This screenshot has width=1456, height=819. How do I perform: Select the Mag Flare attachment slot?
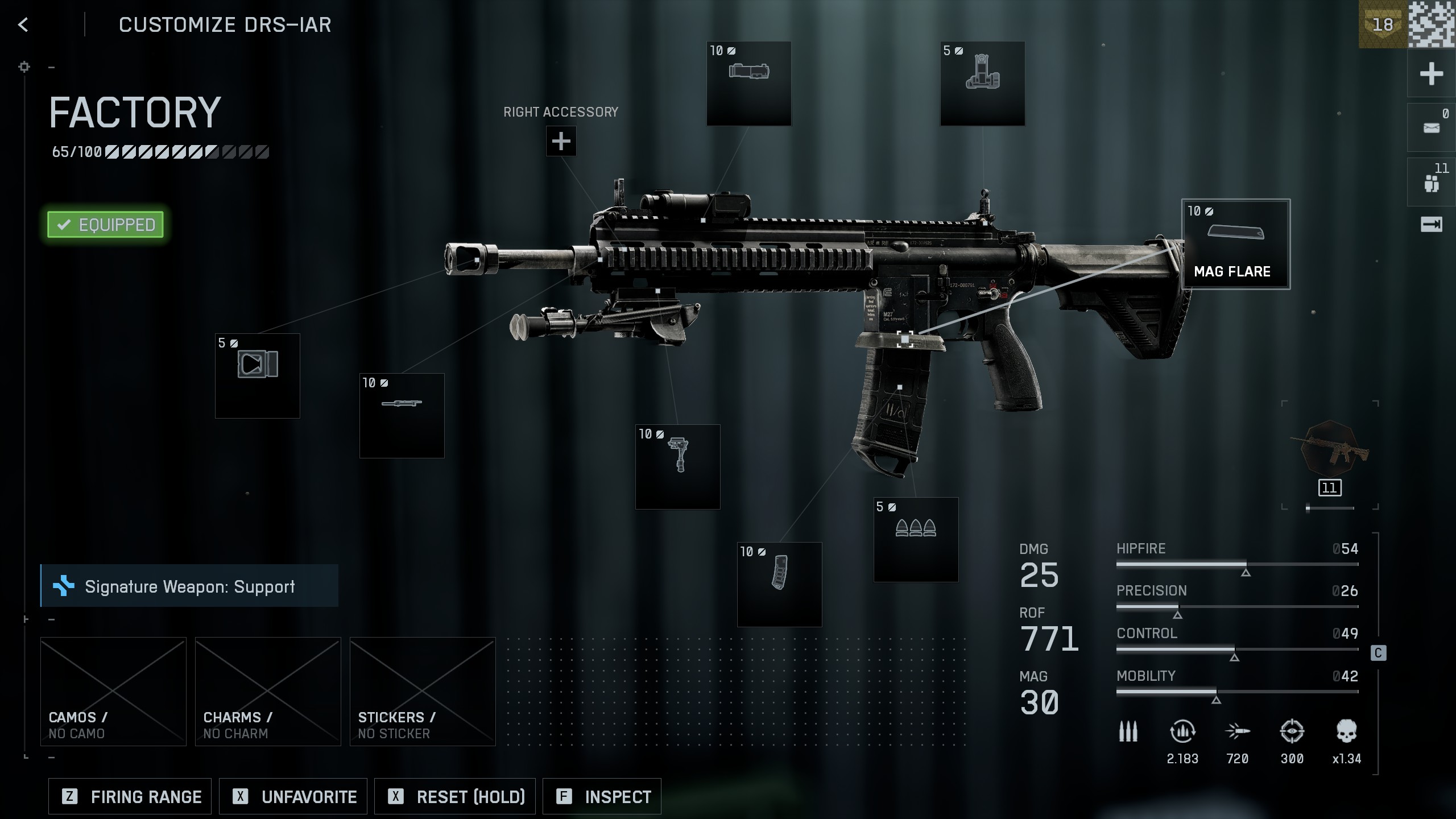pos(1235,244)
